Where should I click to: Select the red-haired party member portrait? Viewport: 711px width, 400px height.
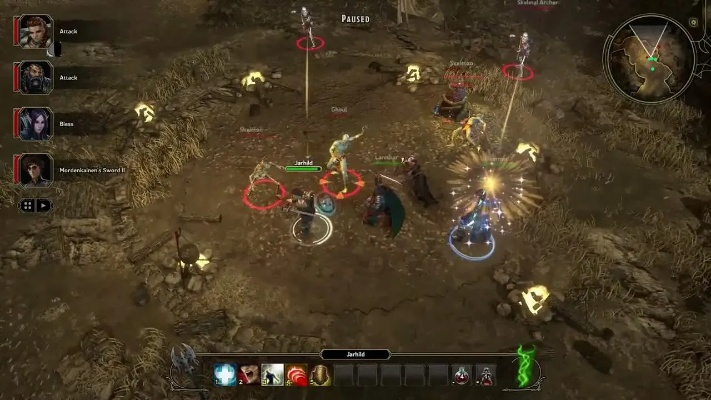point(35,31)
